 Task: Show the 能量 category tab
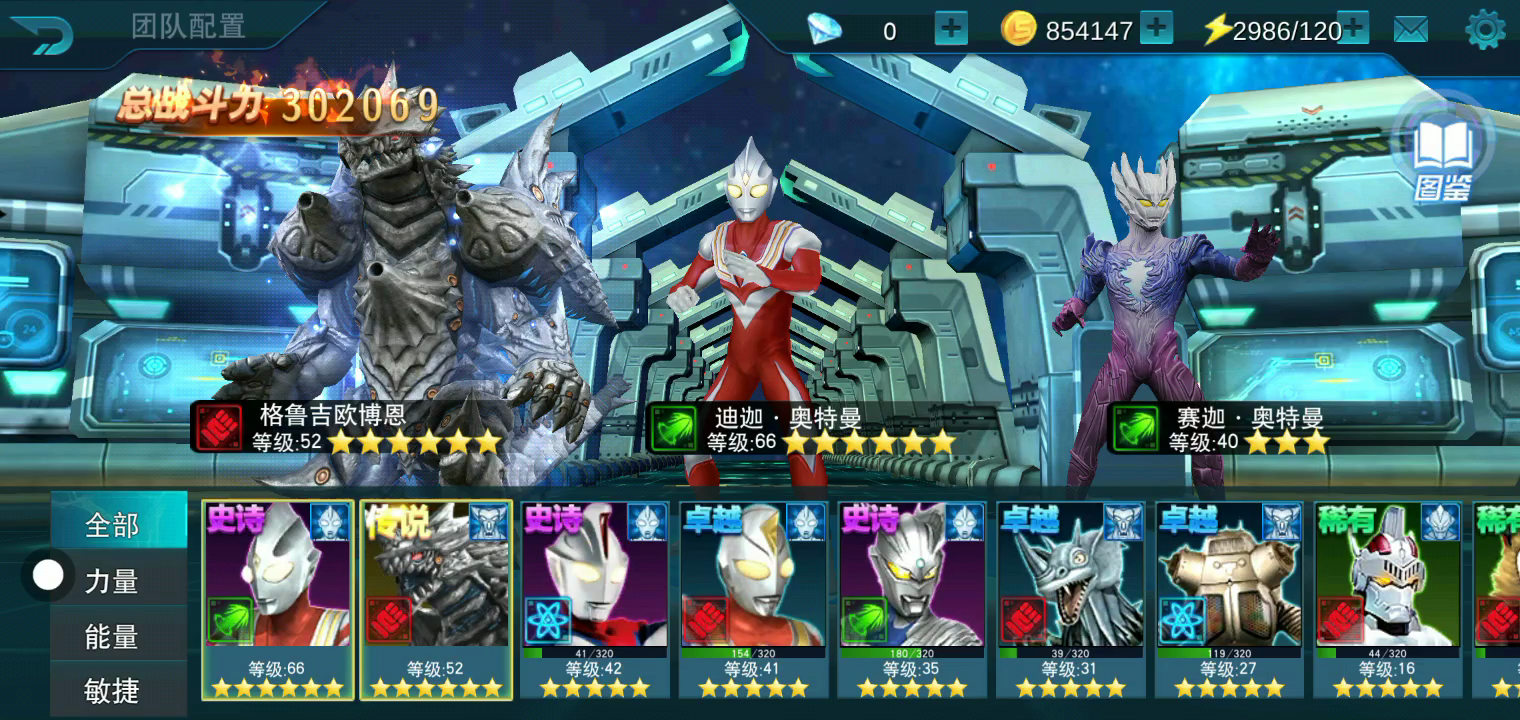tap(112, 636)
